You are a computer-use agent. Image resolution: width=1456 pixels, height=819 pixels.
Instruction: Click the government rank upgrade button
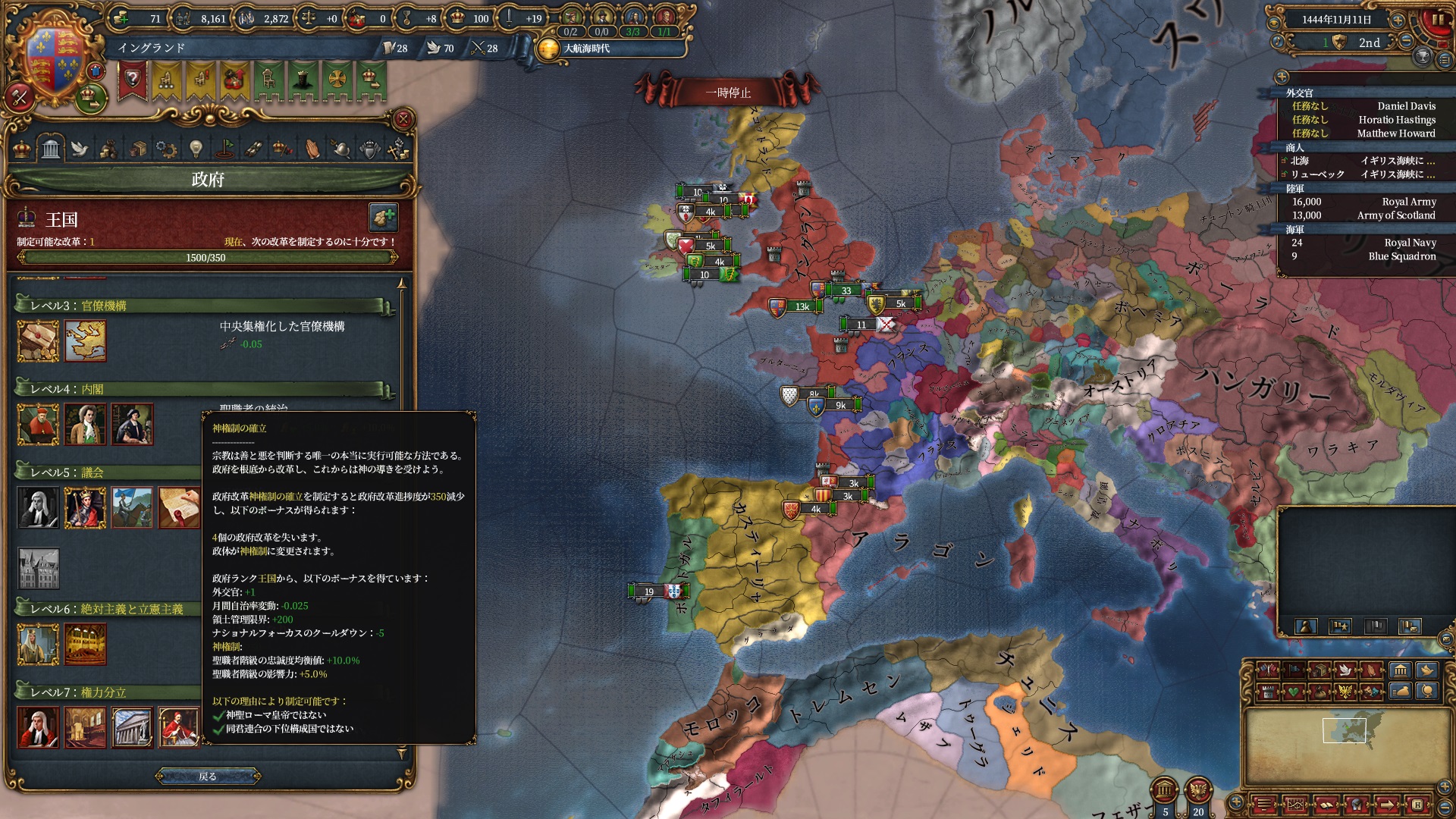(x=384, y=218)
